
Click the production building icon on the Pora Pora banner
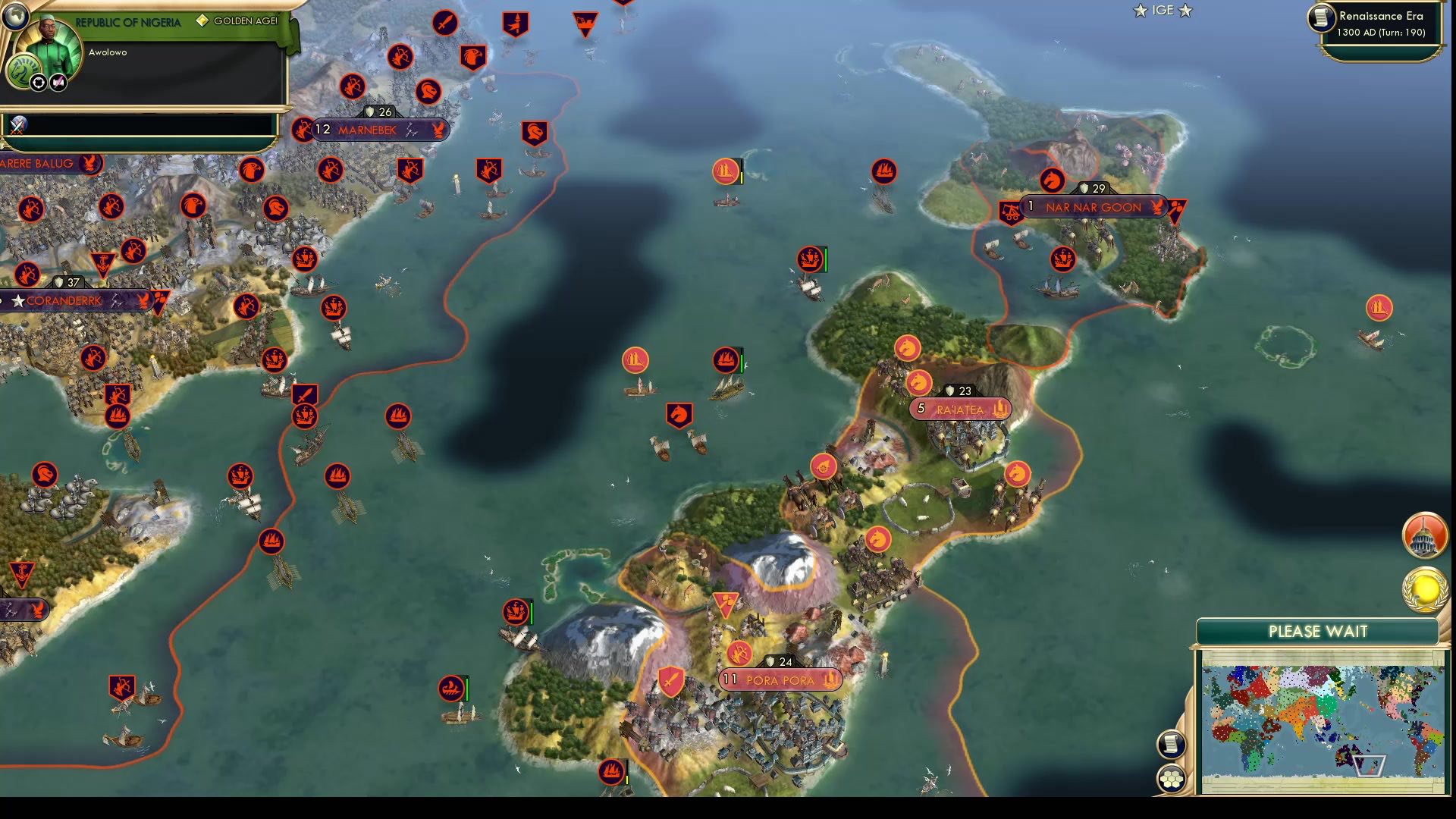click(x=830, y=681)
